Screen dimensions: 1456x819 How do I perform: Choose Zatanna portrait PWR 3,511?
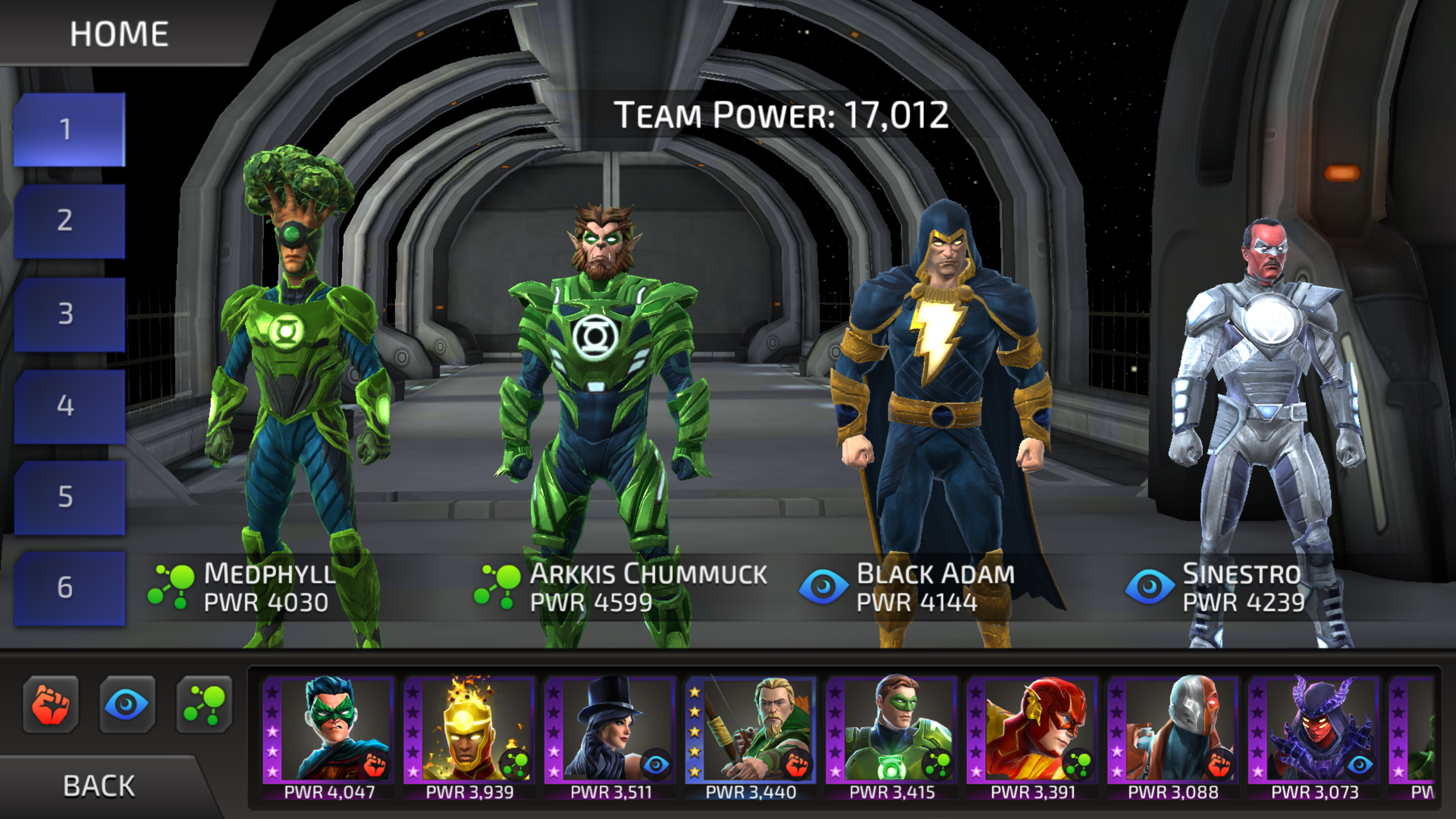pyautogui.click(x=610, y=734)
